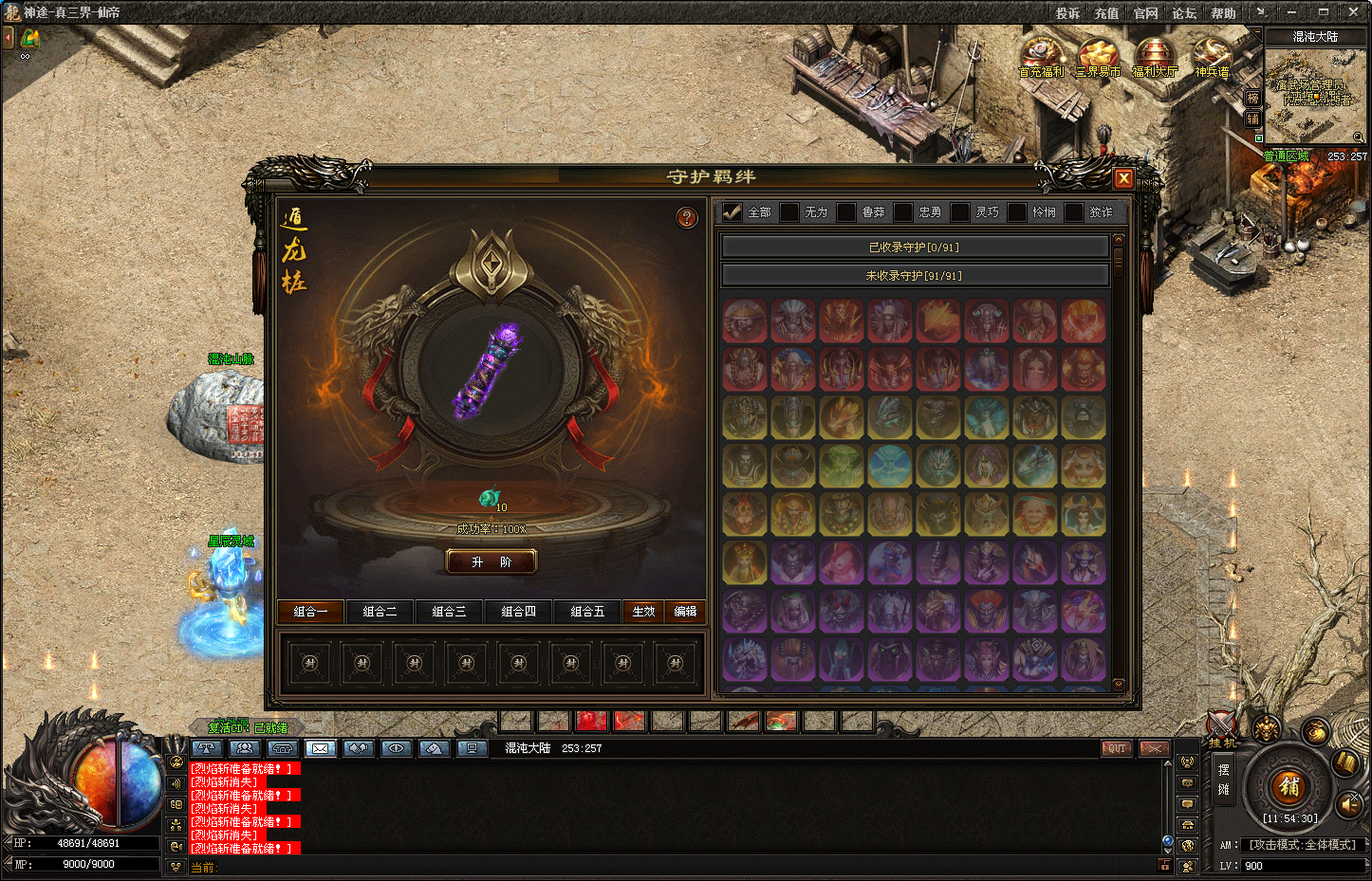The height and width of the screenshot is (881, 1372).
Task: Open the 组合四 tab
Action: click(x=518, y=612)
